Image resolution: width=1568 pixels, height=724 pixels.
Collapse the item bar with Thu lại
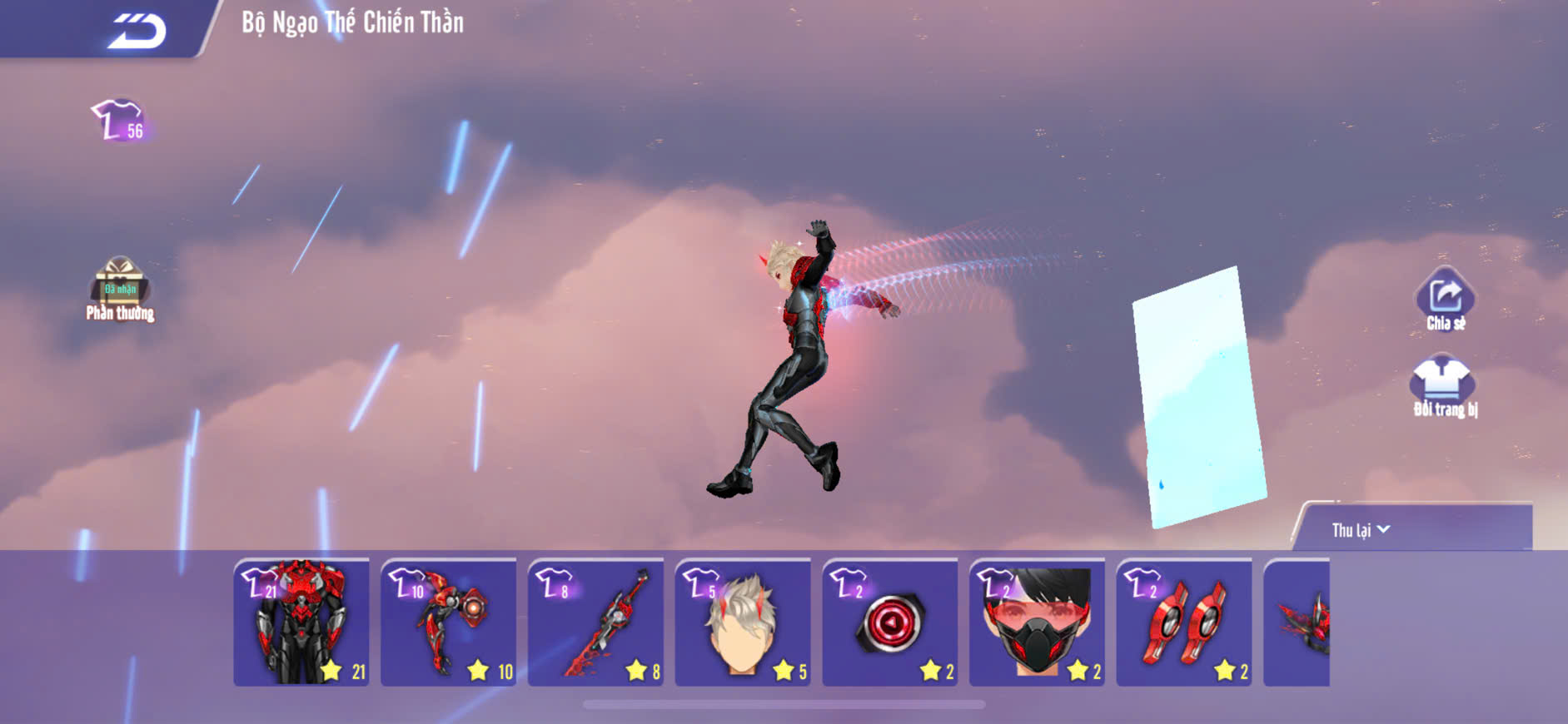pyautogui.click(x=1361, y=530)
